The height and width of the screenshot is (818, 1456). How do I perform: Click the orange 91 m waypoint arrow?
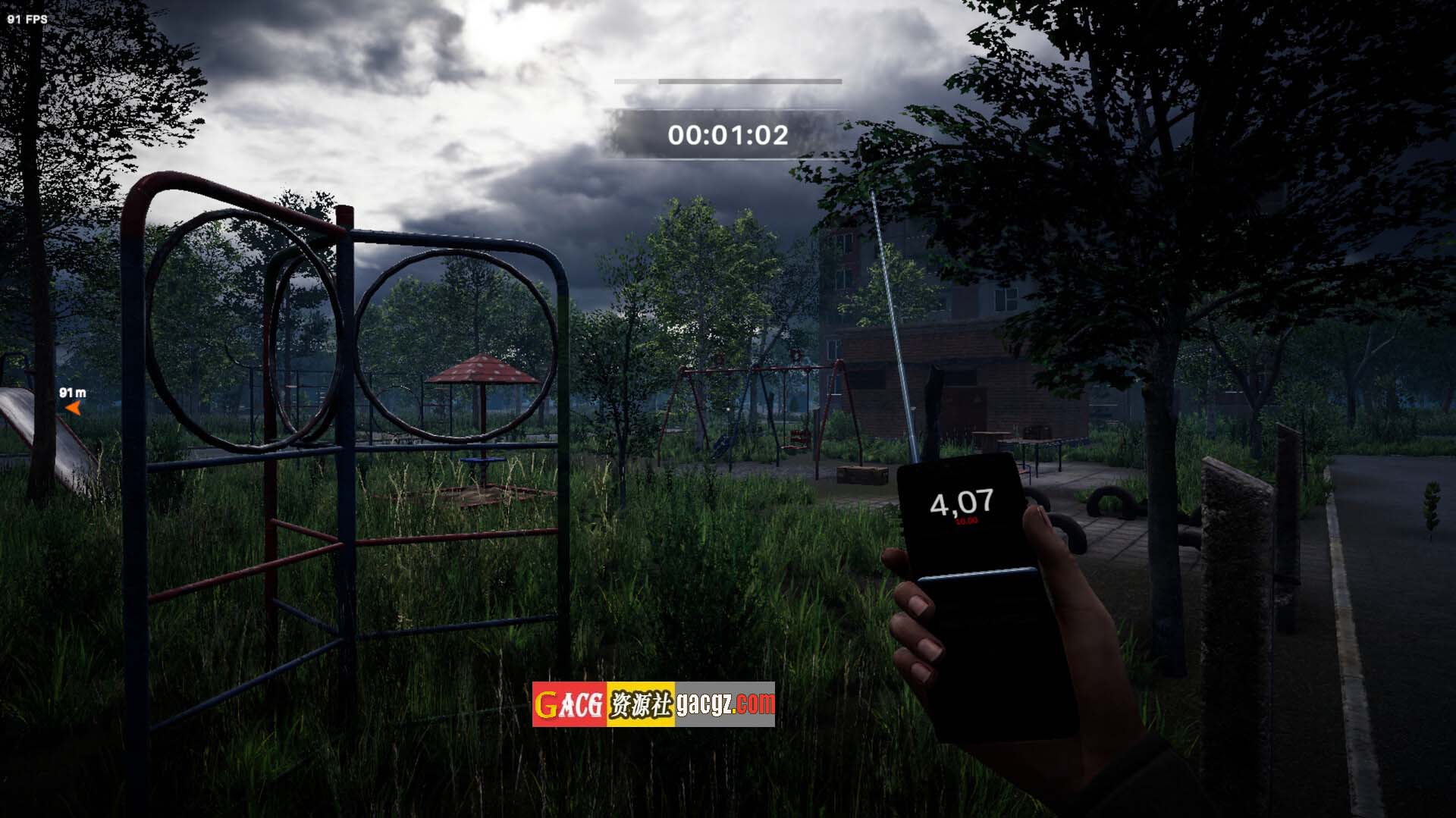coord(74,409)
